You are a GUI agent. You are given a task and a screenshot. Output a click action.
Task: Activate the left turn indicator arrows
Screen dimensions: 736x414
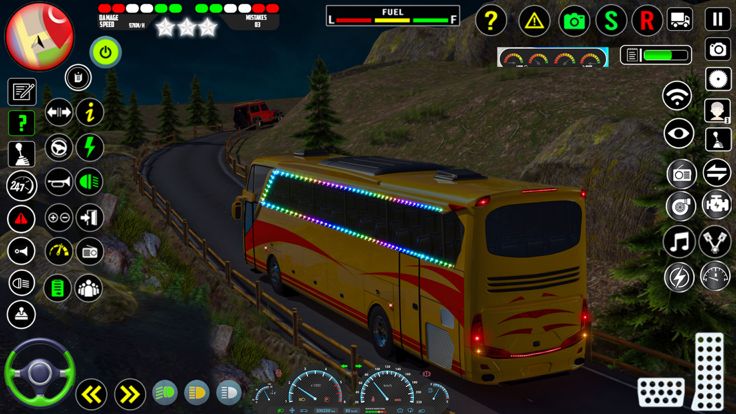point(92,393)
